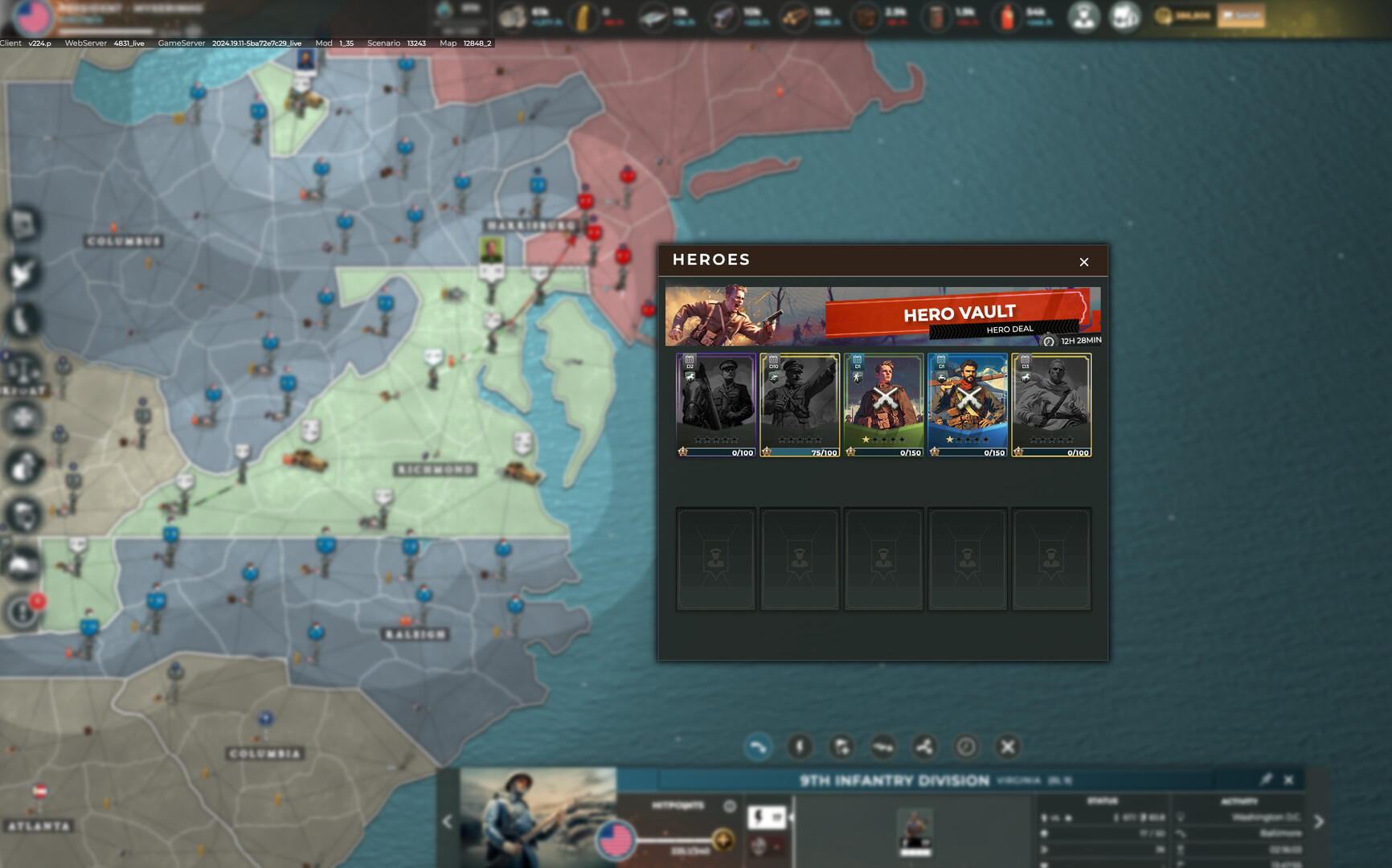Collapse the division panel using left chevron
Screen dimensions: 1392x868
pos(447,822)
